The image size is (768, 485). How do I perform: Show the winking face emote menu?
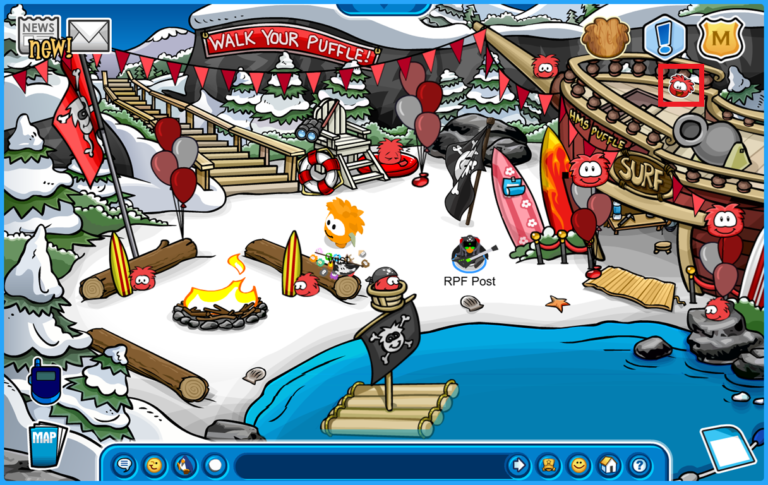coord(155,465)
